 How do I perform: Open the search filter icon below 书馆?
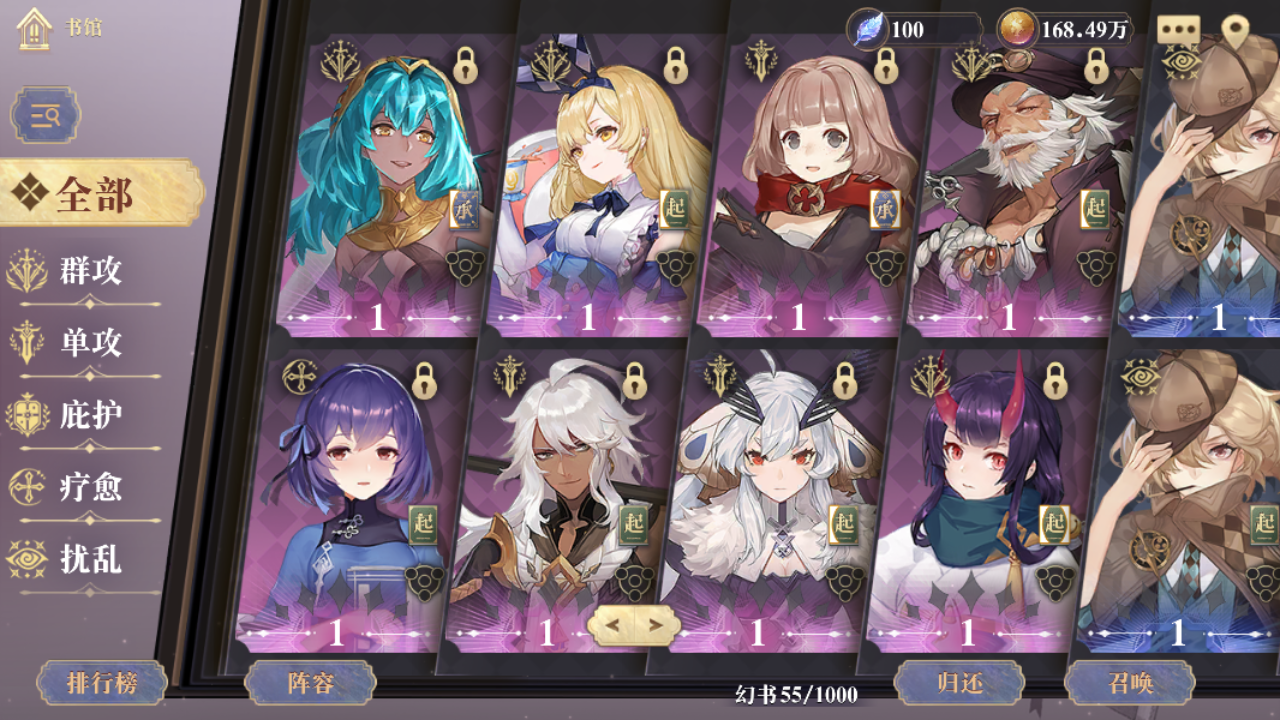tap(46, 114)
